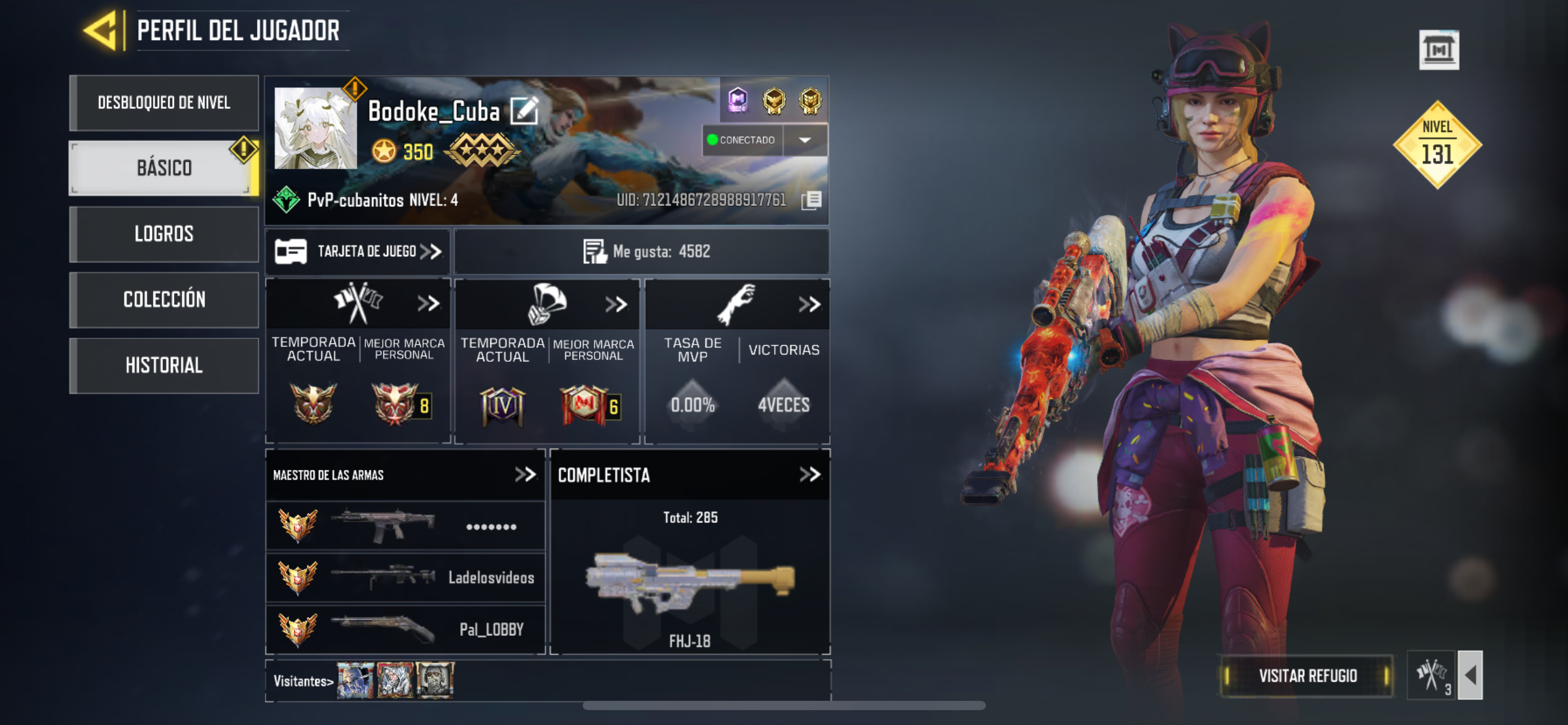
Task: Open the building icon in top corner
Action: pos(1438,50)
